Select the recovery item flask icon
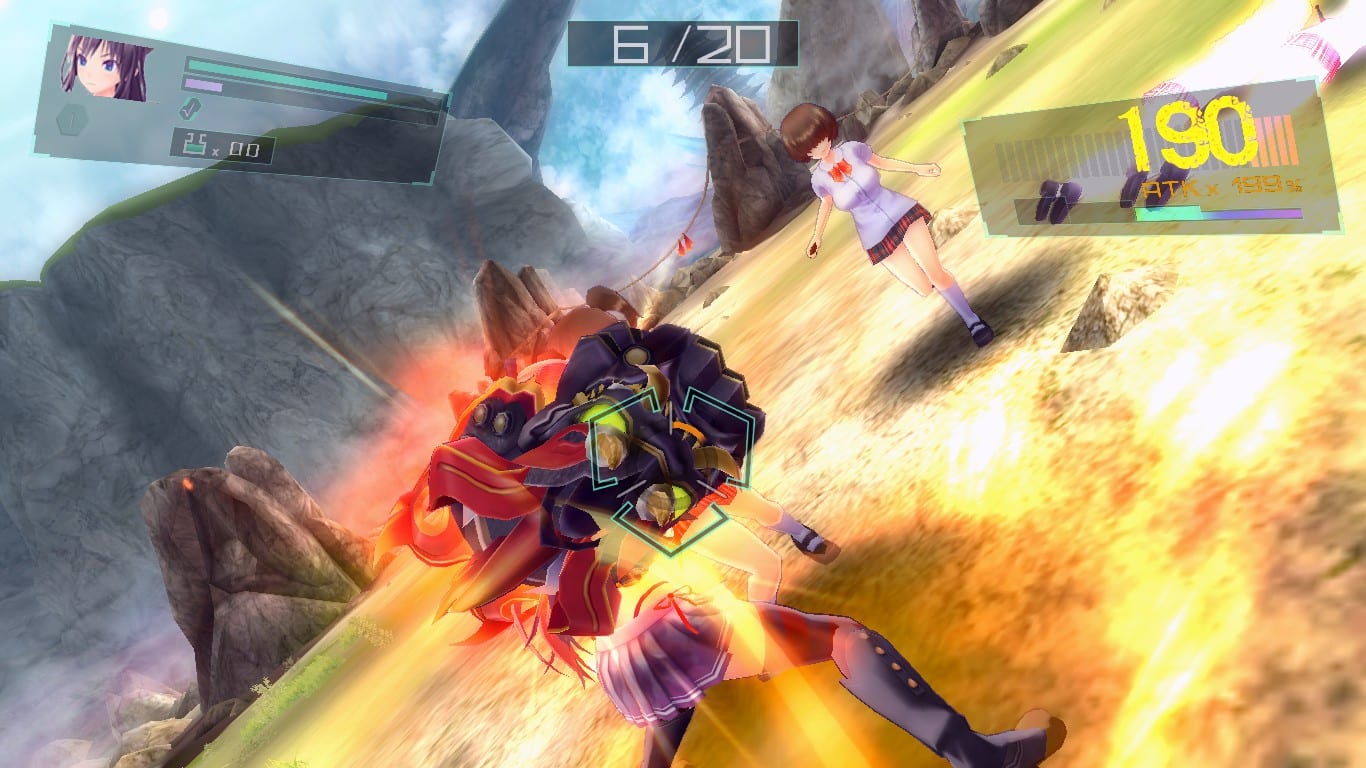Viewport: 1366px width, 768px height. pos(193,147)
